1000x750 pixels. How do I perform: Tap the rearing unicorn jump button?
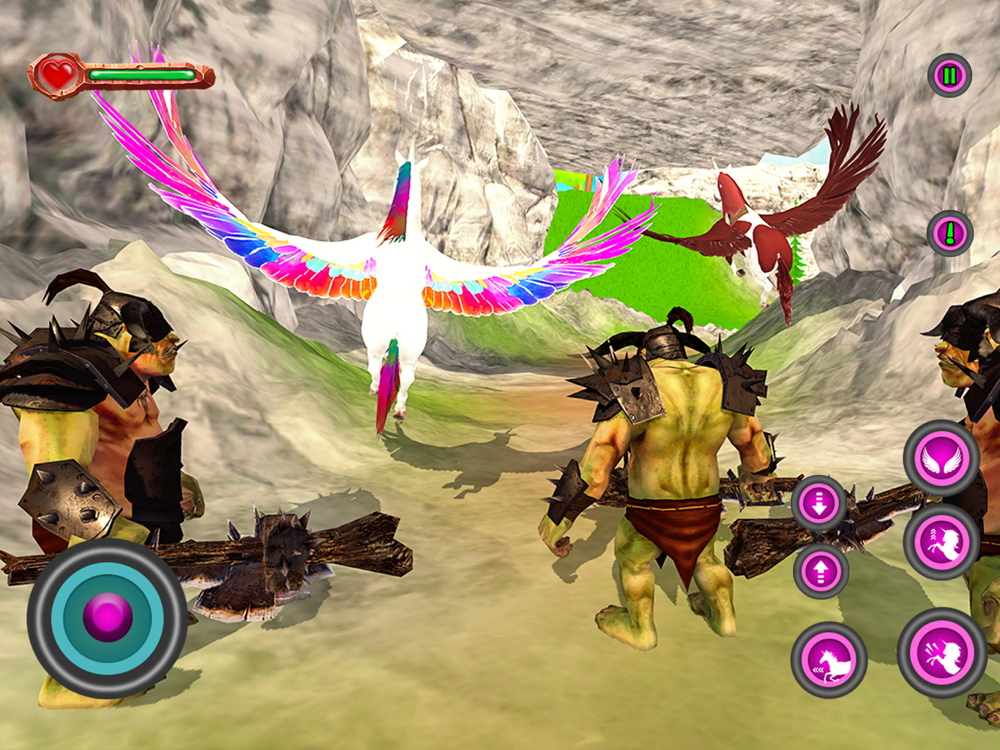(x=941, y=542)
